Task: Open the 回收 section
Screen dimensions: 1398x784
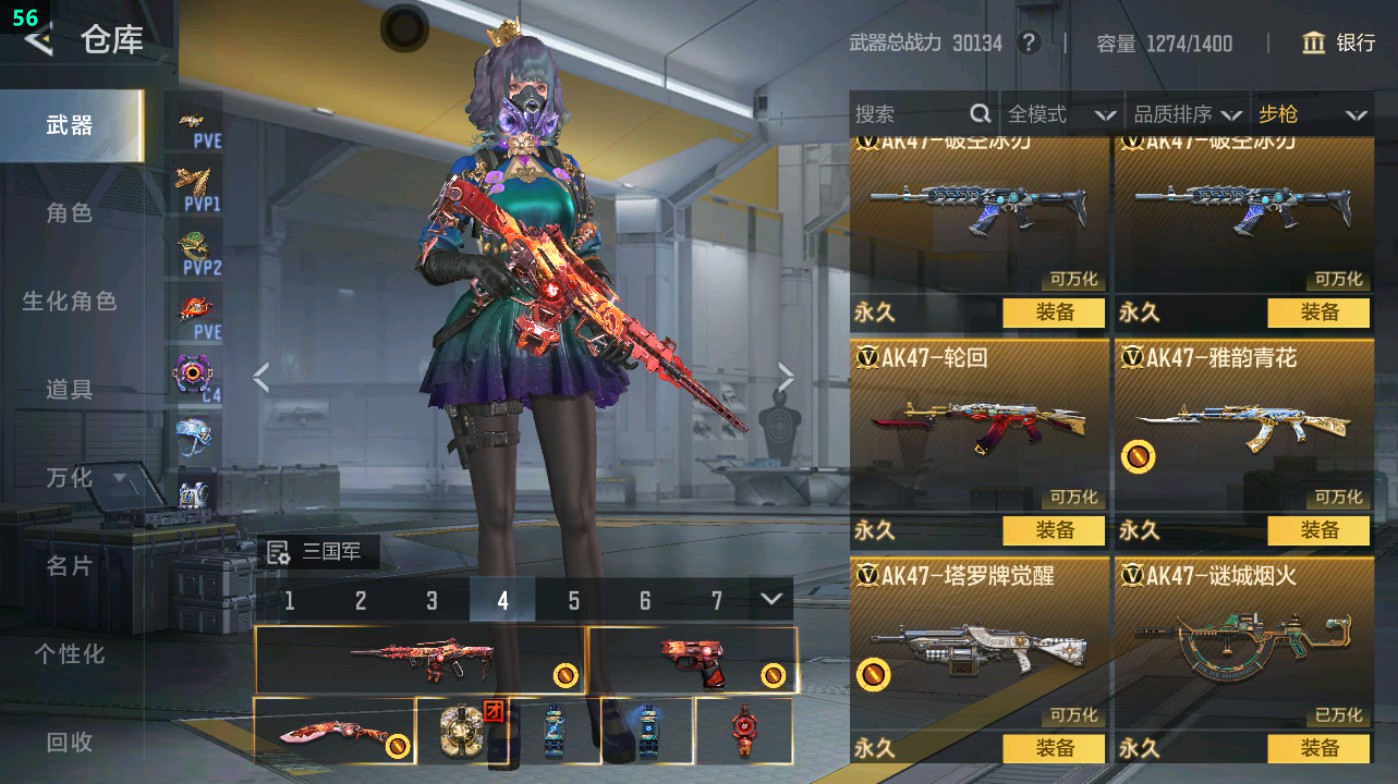Action: click(x=69, y=742)
